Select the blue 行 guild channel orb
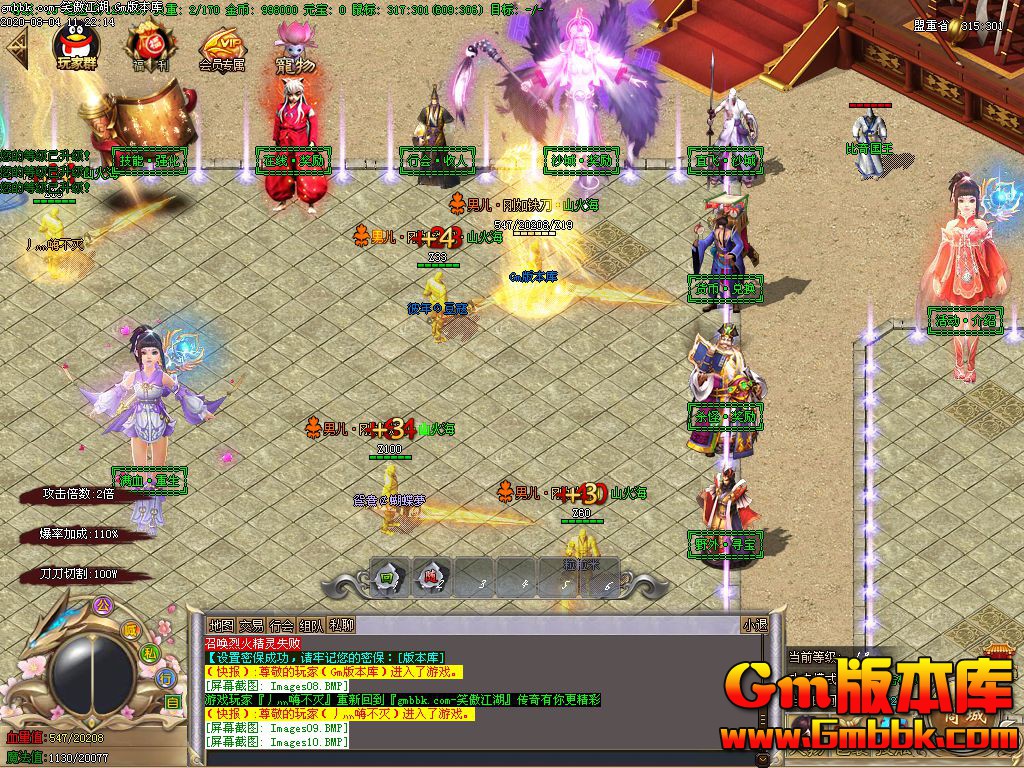This screenshot has height=768, width=1024. point(166,677)
